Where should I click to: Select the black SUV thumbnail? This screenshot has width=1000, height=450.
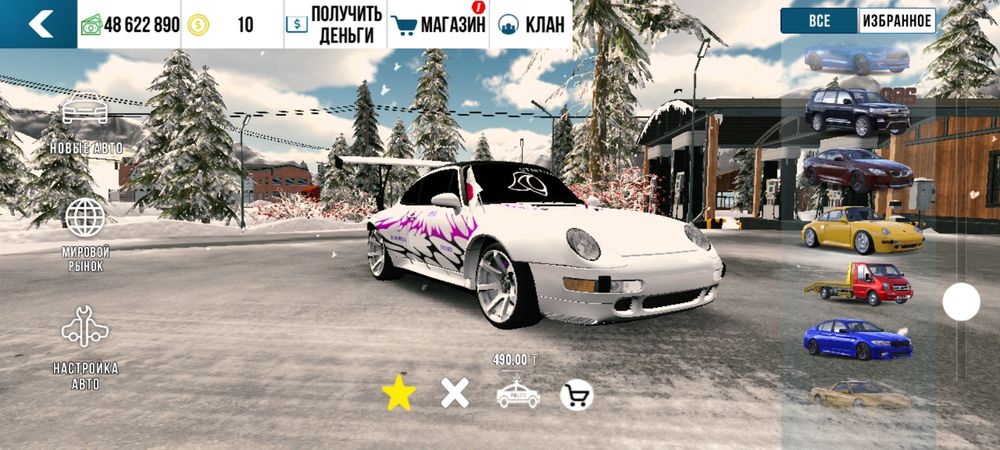pyautogui.click(x=858, y=110)
